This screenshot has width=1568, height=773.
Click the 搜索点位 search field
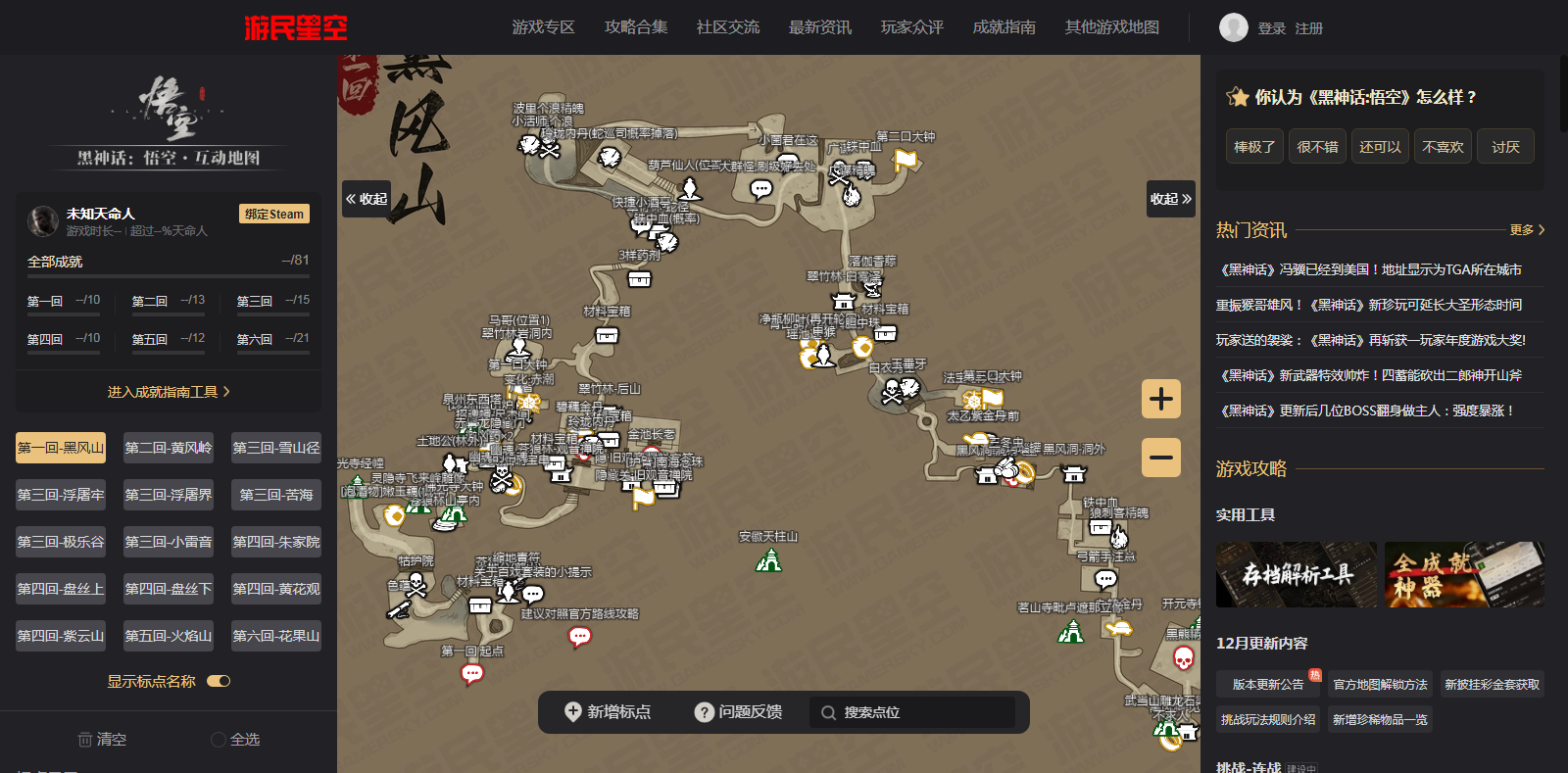pyautogui.click(x=911, y=712)
